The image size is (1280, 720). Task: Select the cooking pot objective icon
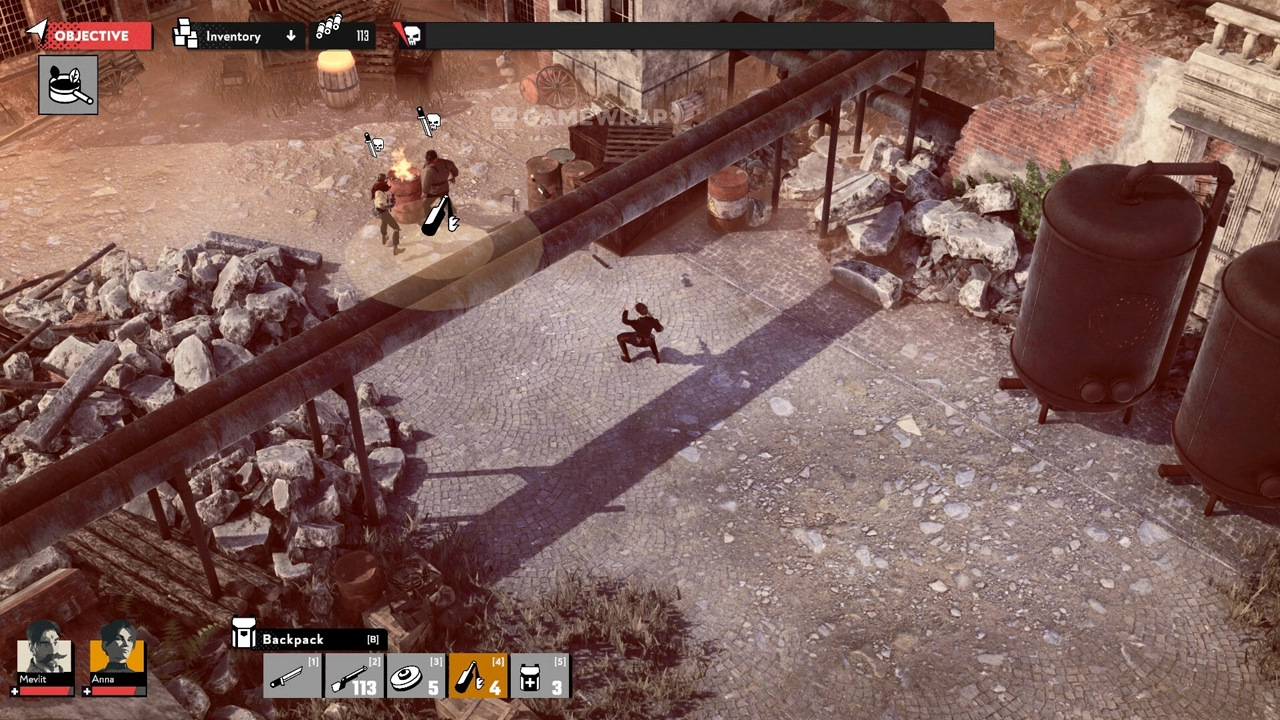(68, 85)
